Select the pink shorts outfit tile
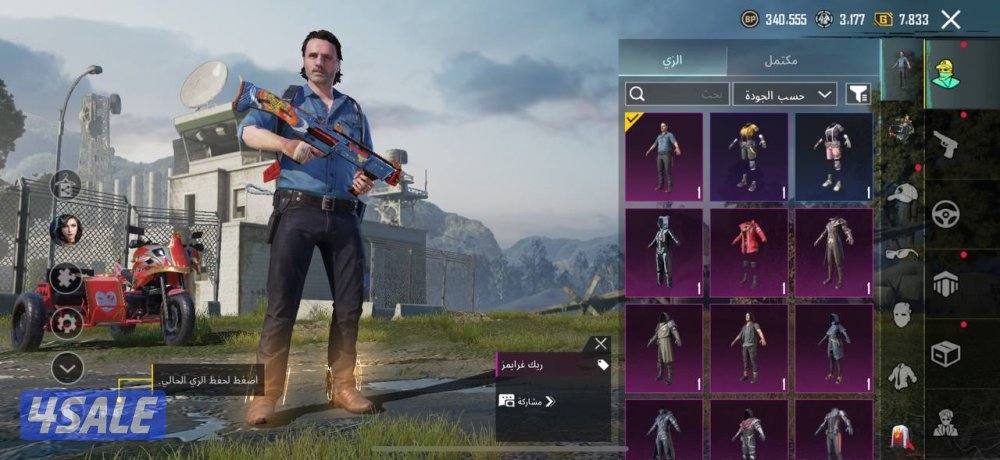 tap(834, 156)
